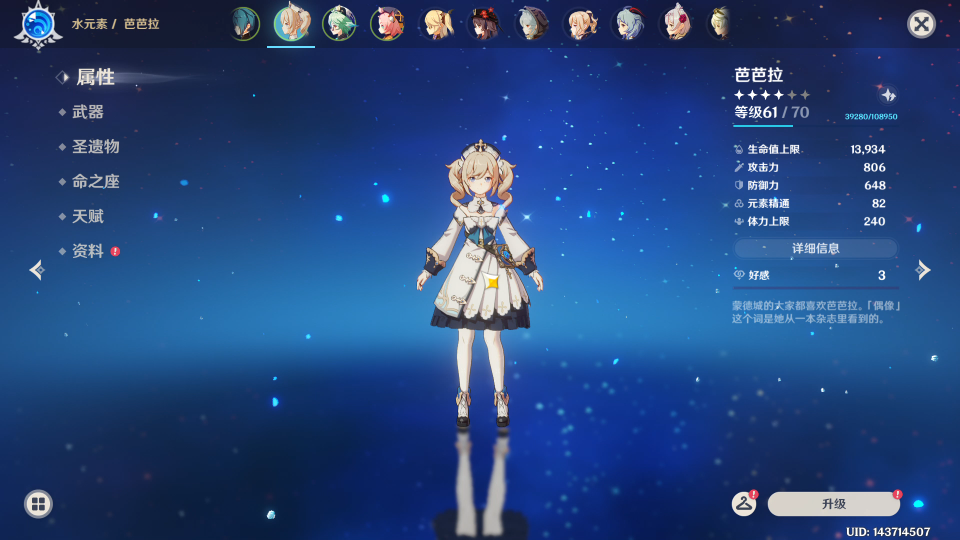The height and width of the screenshot is (540, 960).
Task: Open the outfit hanger icon
Action: tap(743, 504)
